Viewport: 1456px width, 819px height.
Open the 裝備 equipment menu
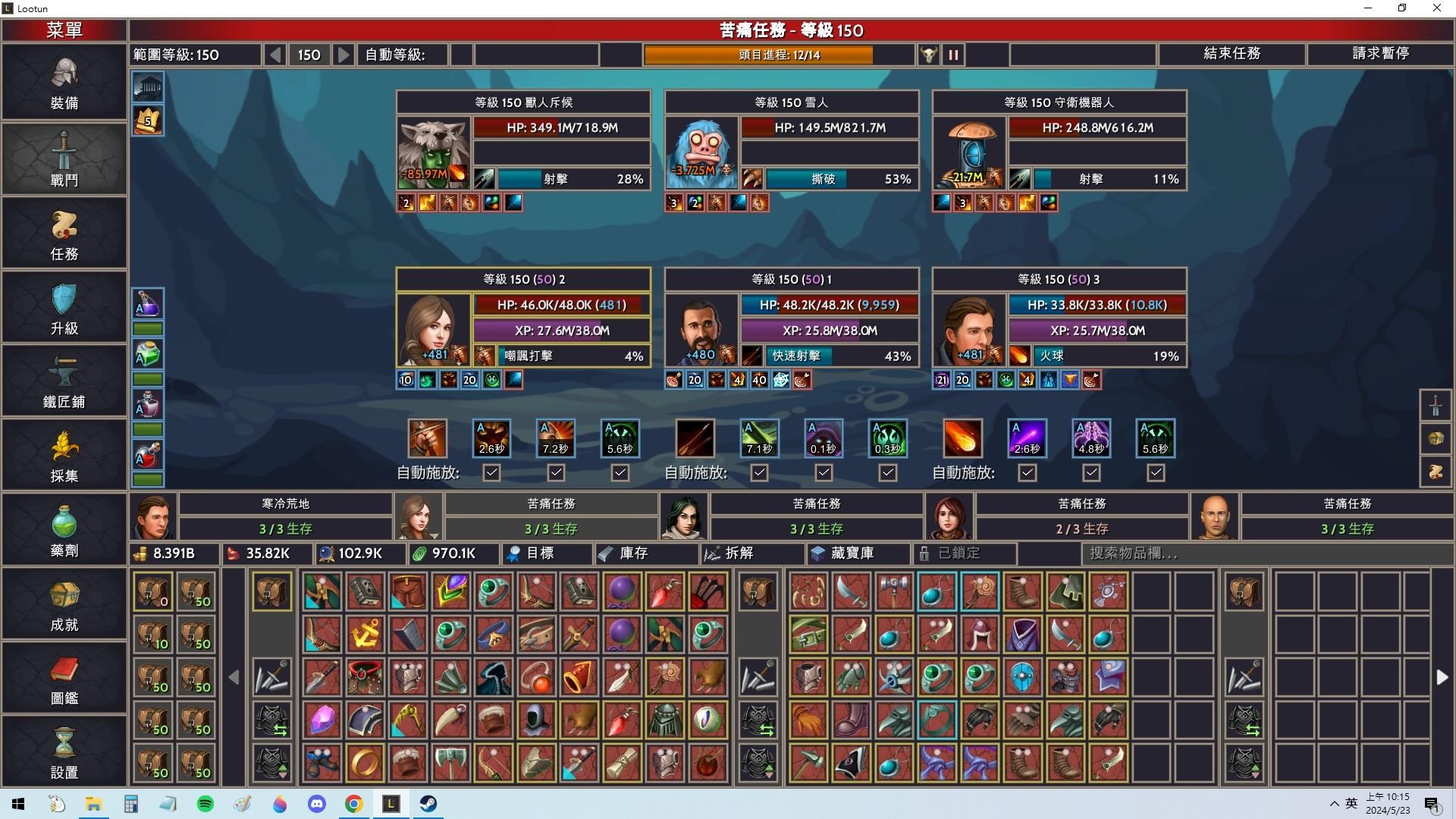coord(64,83)
